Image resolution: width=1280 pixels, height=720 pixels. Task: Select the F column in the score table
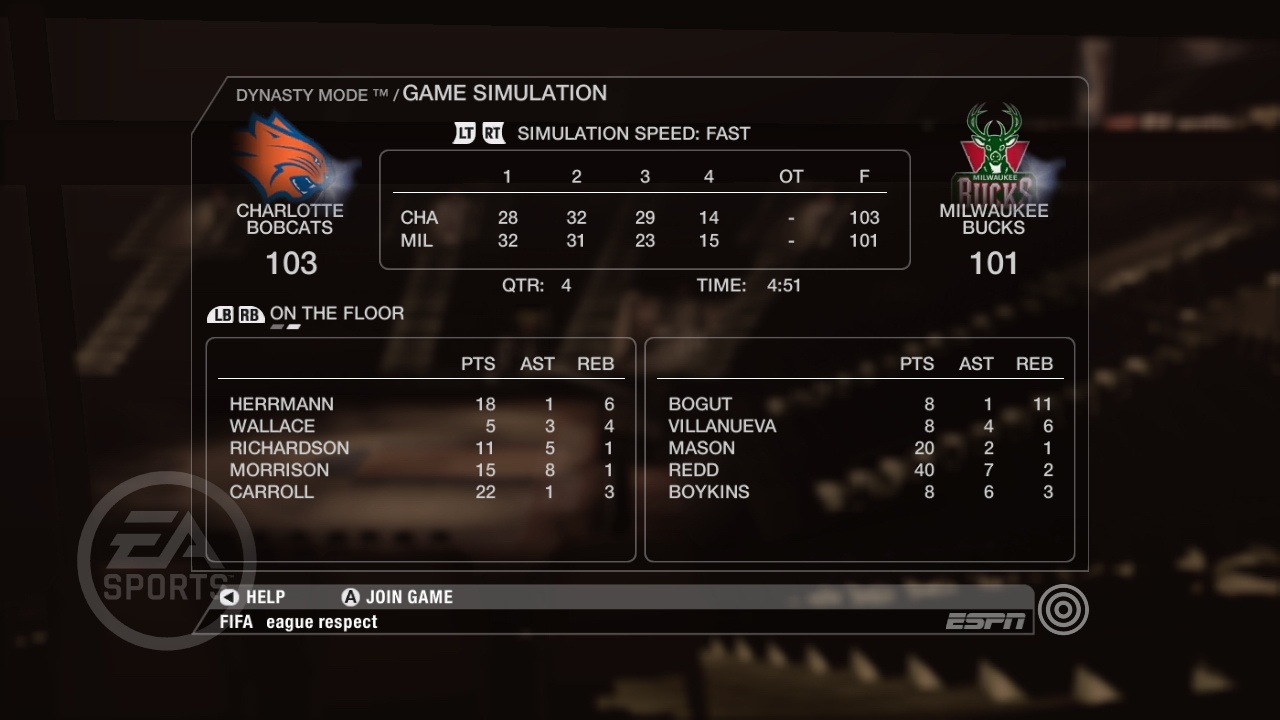pos(865,176)
